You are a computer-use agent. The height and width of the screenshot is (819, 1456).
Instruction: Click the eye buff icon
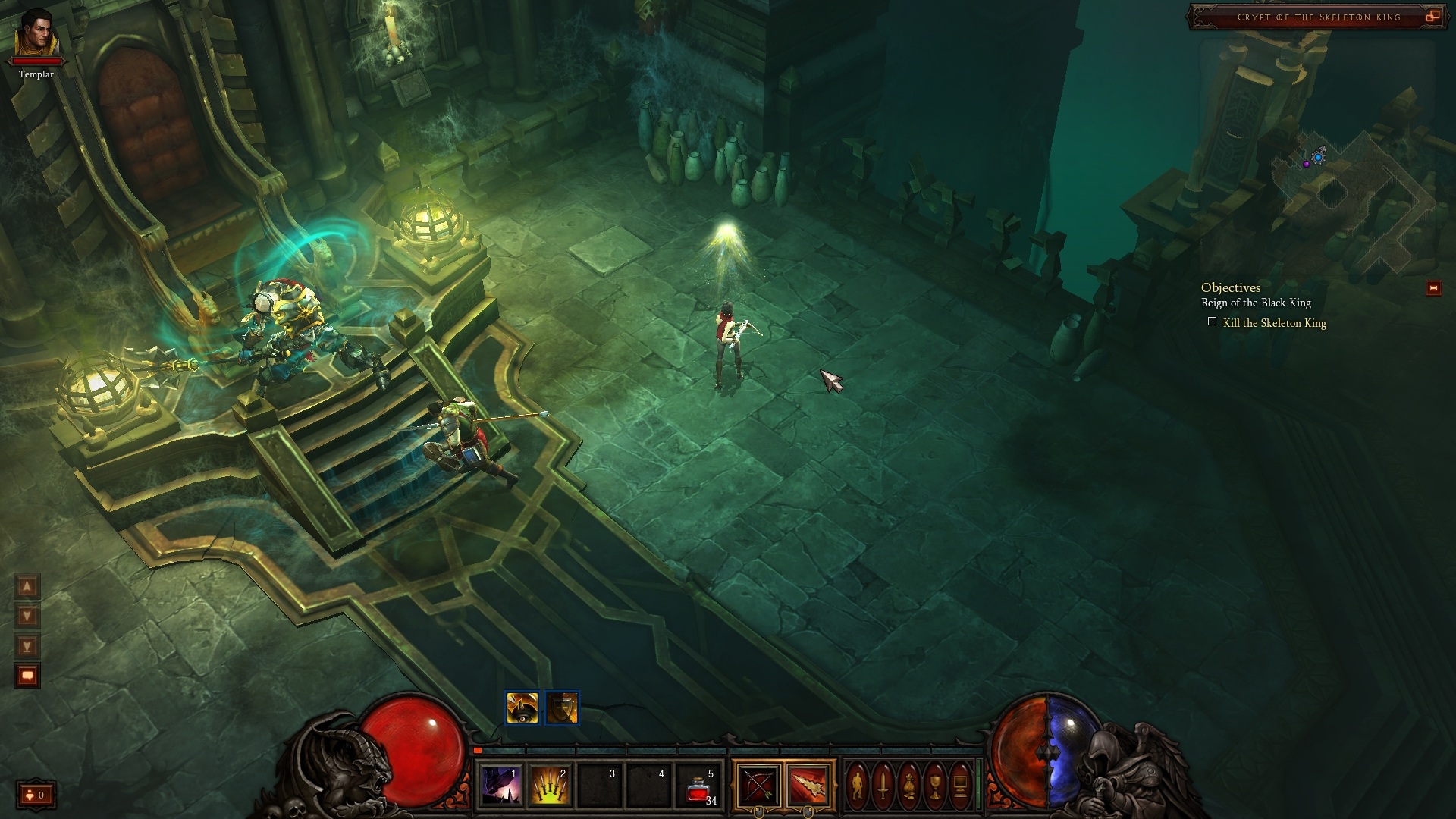point(522,708)
